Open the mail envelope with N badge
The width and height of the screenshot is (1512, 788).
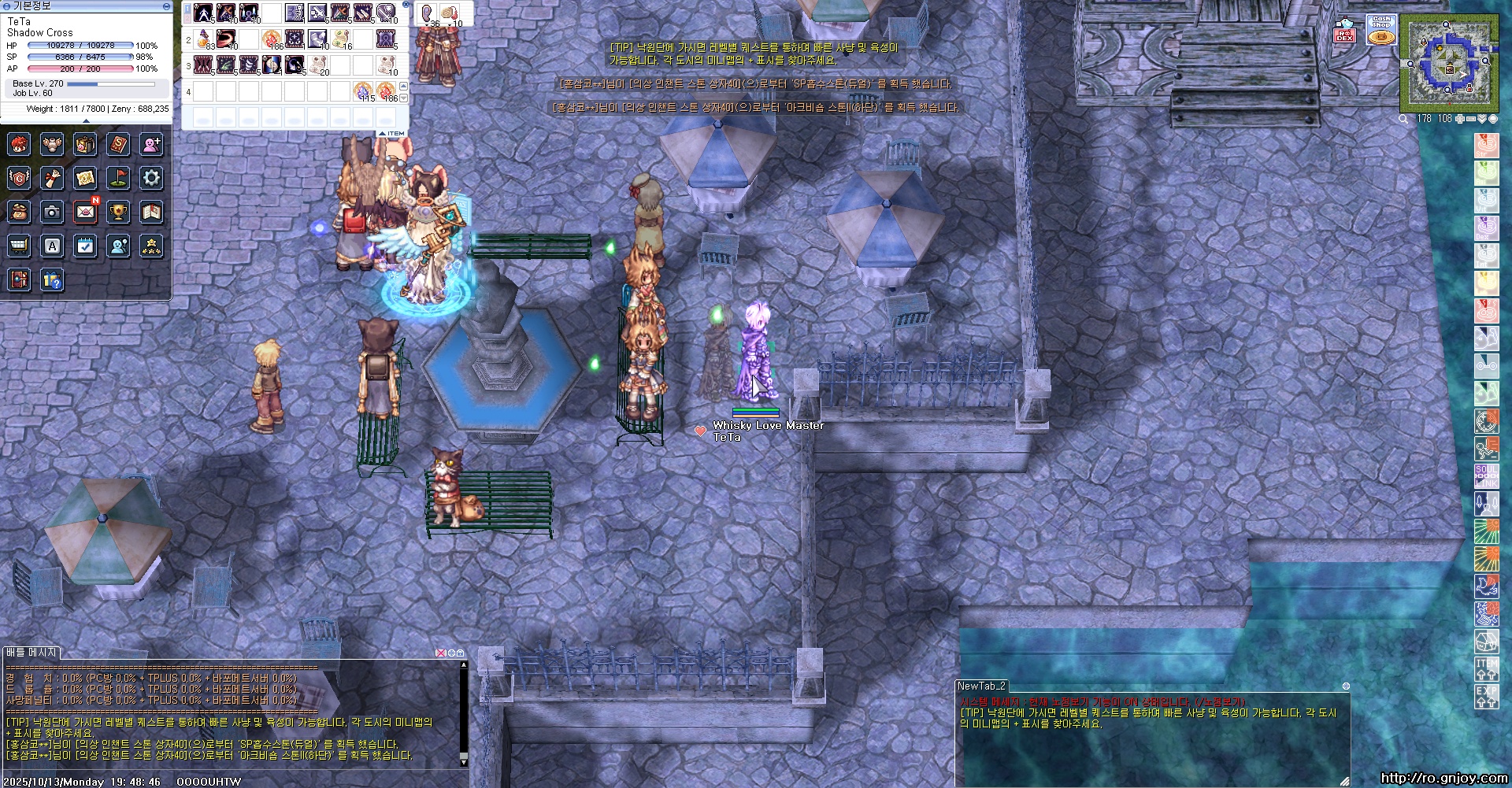coord(85,212)
